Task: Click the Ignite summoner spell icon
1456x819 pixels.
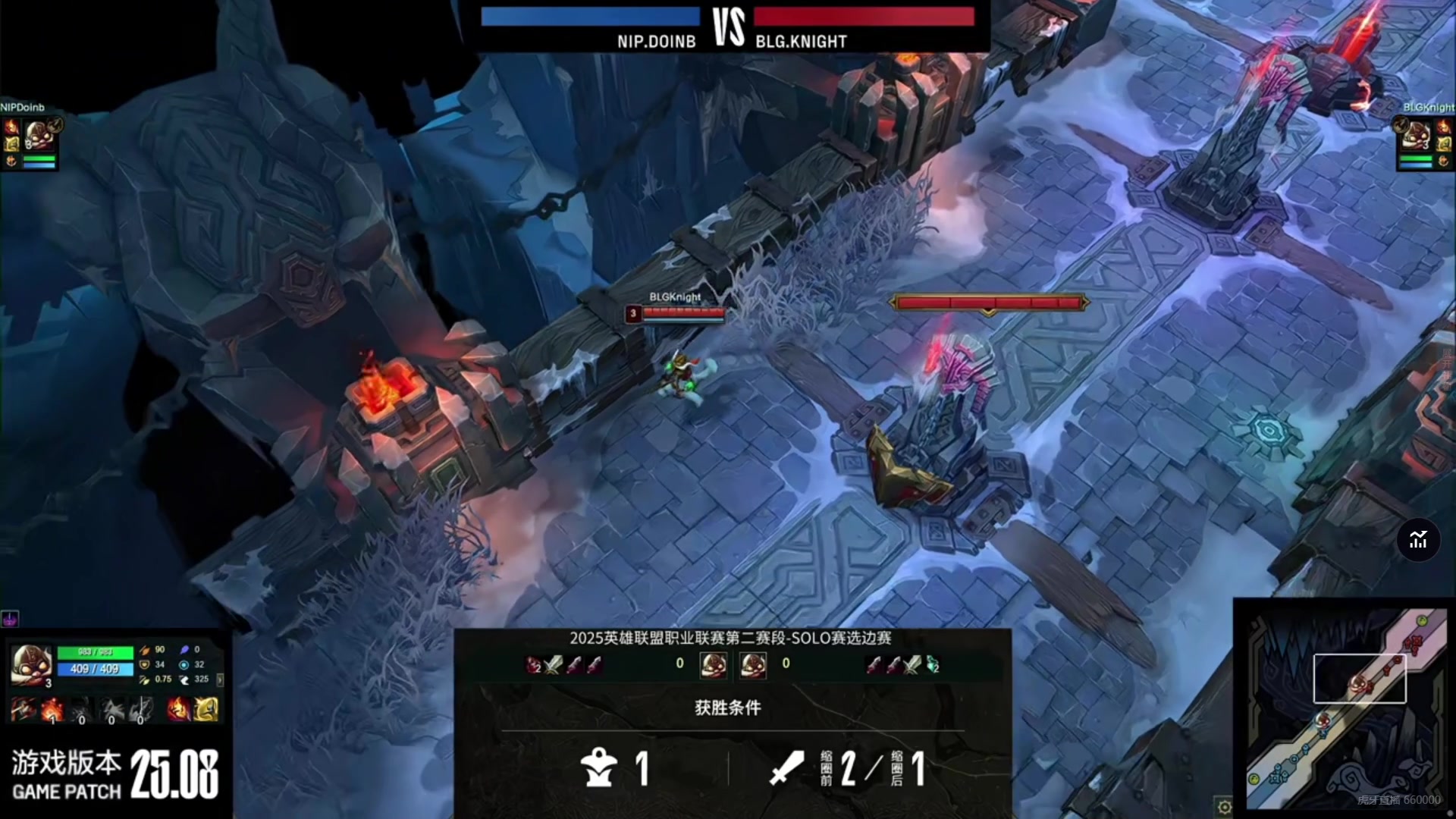Action: (179, 709)
